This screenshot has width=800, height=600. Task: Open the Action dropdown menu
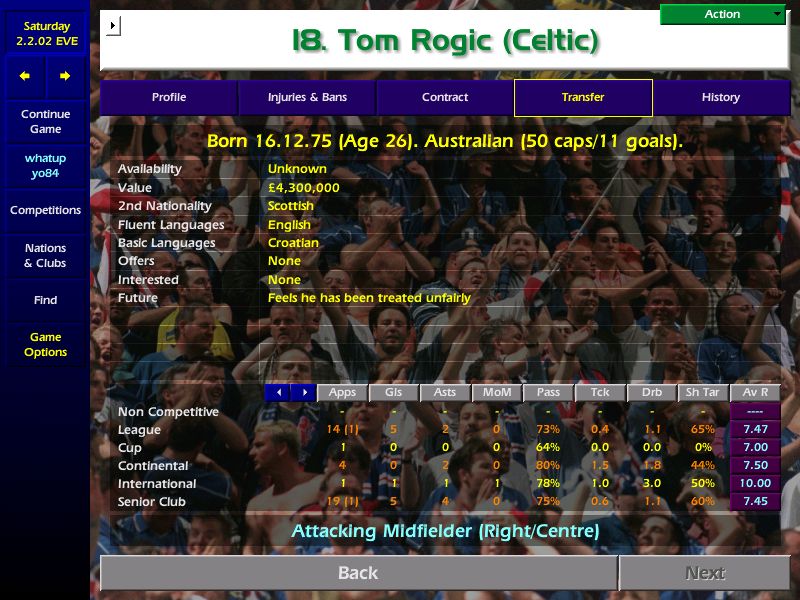click(x=723, y=14)
